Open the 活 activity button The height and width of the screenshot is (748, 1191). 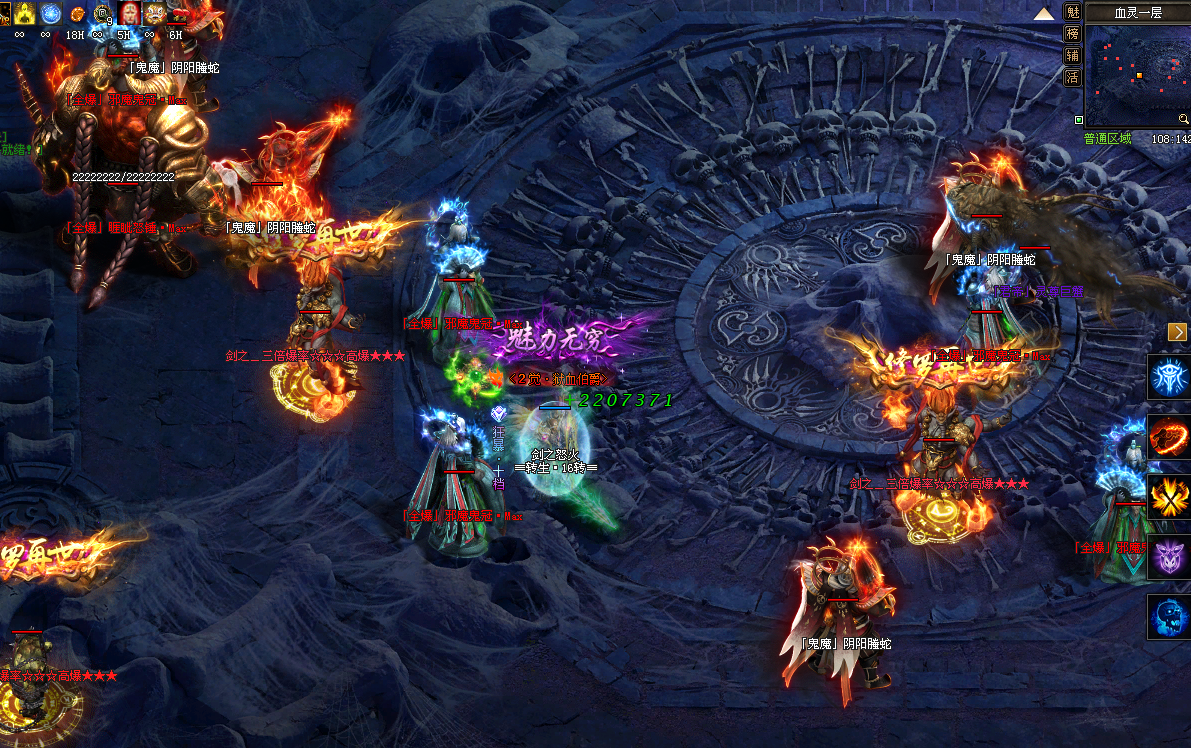click(1072, 77)
